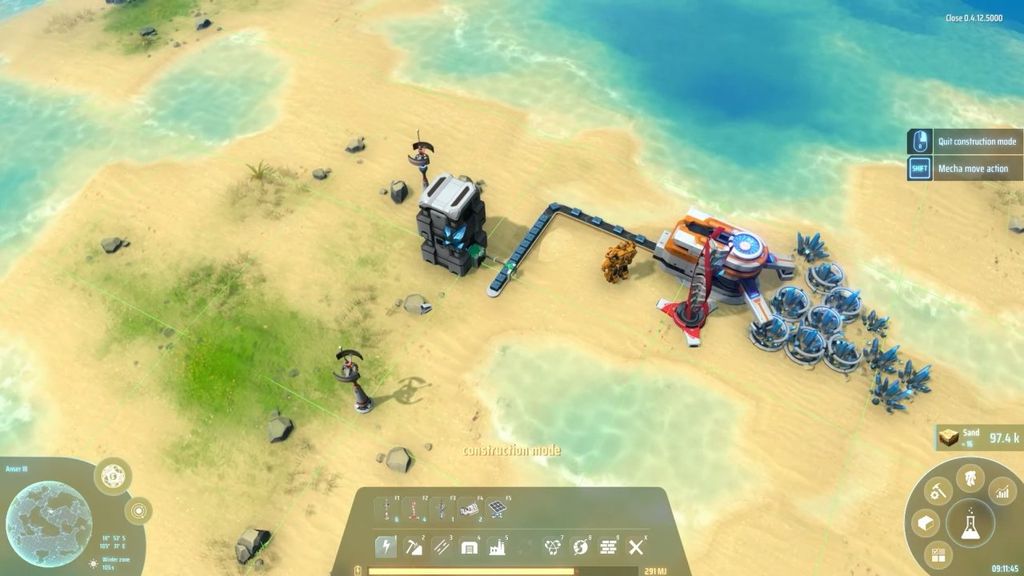Open the star system orbit map
This screenshot has width=1024, height=576.
click(138, 511)
